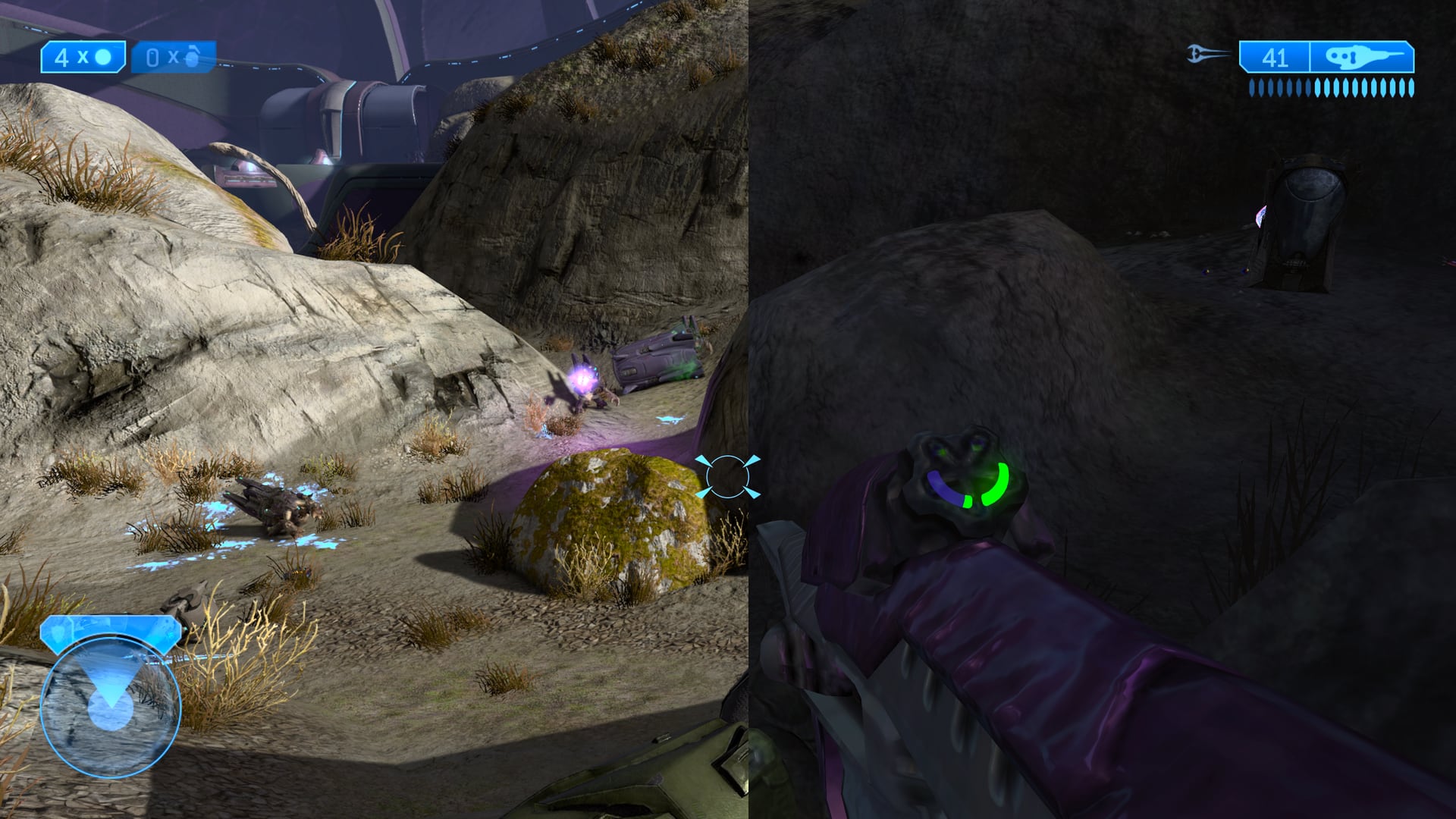Image resolution: width=1456 pixels, height=819 pixels.
Task: Click the circular motion tracker radar
Action: click(111, 707)
